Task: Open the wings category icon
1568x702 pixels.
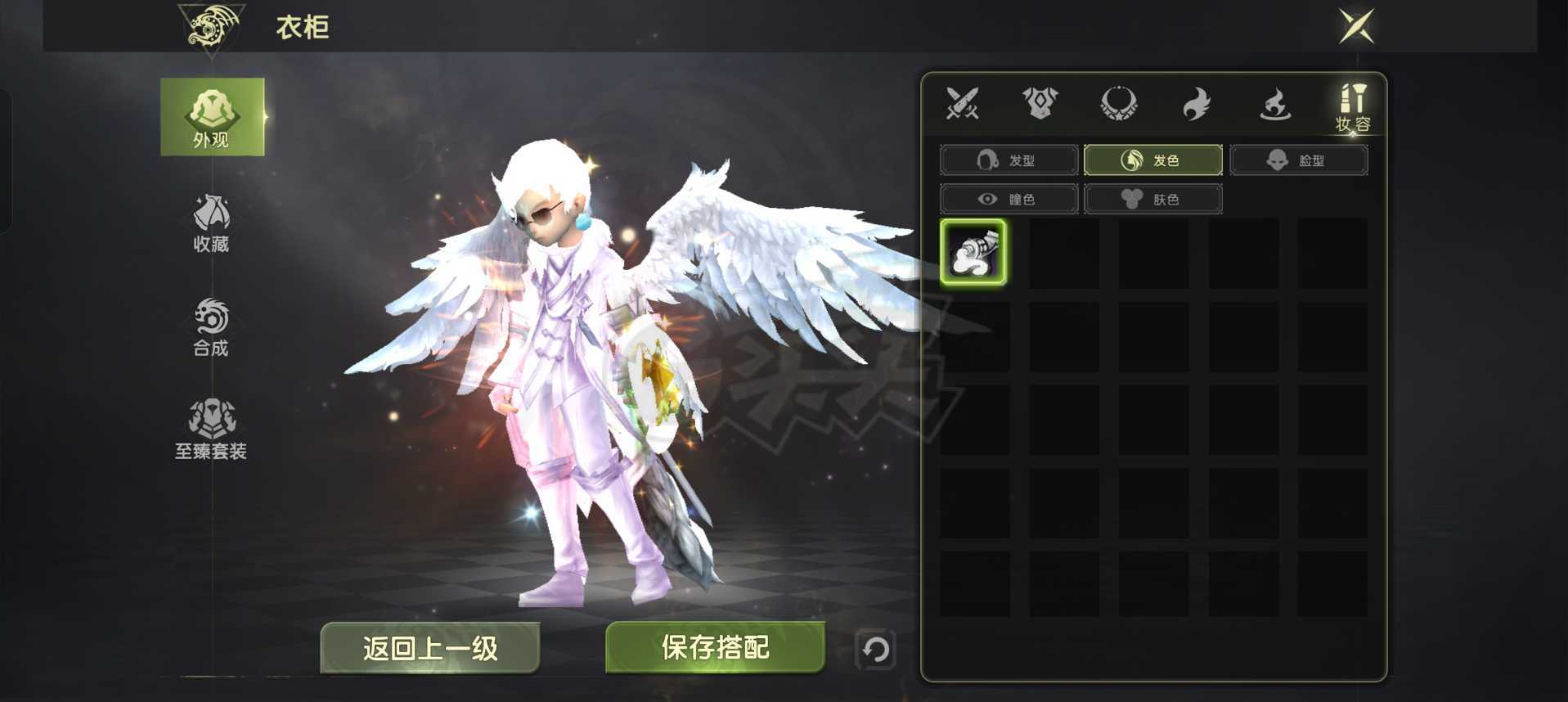Action: [1196, 103]
